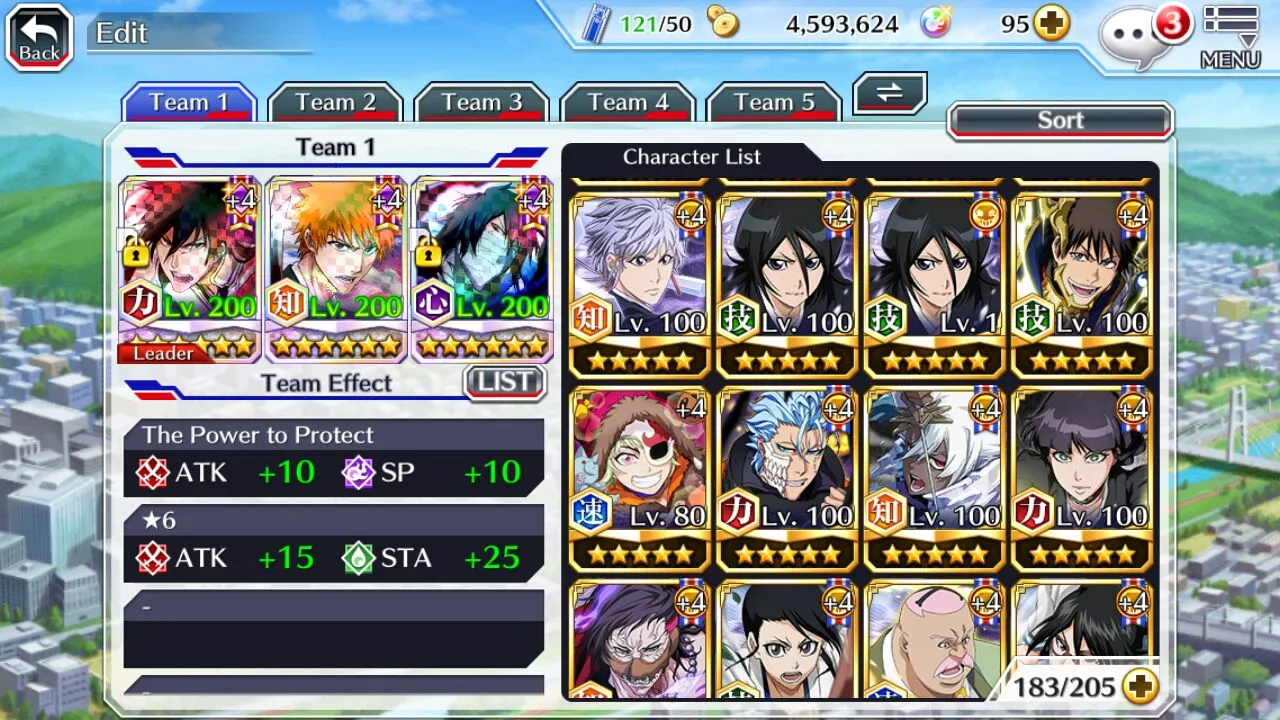This screenshot has width=1280, height=720.
Task: Show the Team Effect LIST
Action: (505, 382)
